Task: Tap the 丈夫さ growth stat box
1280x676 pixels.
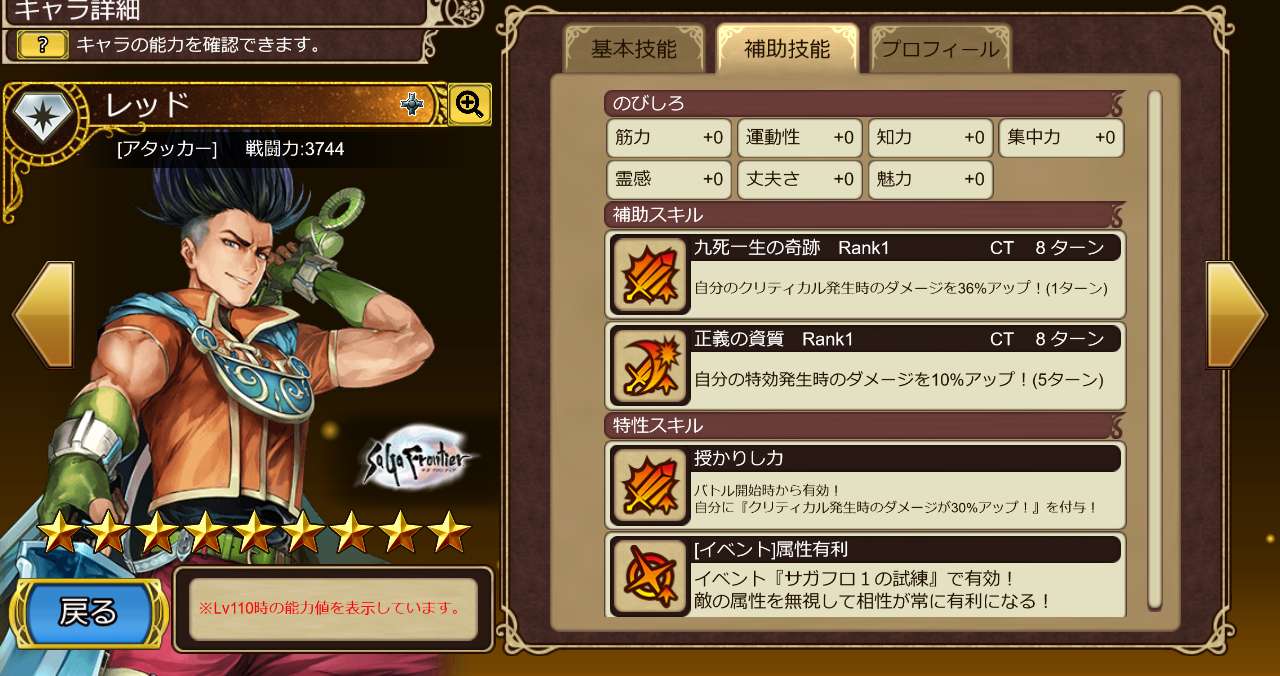Action: pos(800,180)
